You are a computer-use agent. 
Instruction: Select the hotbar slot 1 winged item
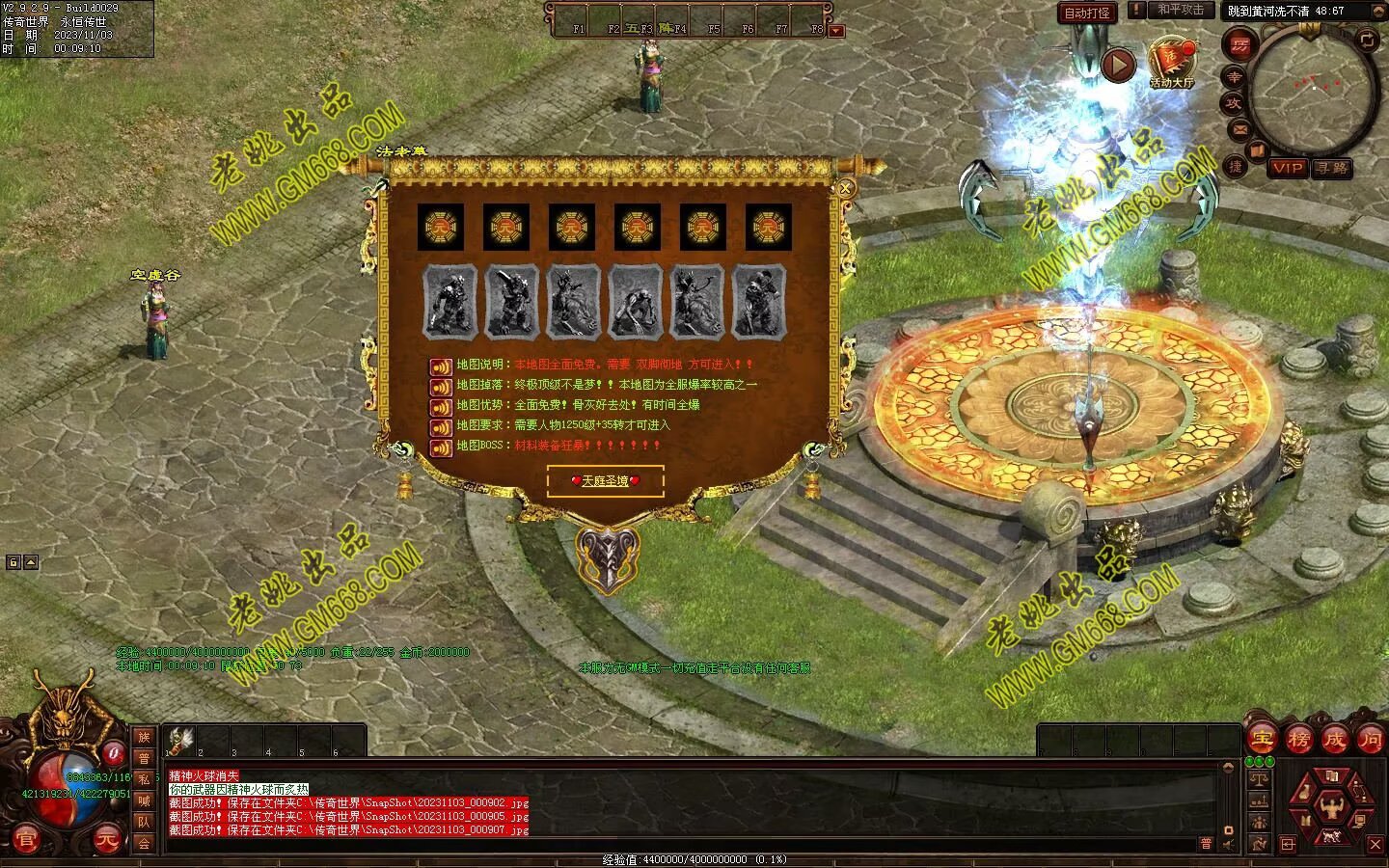[x=180, y=740]
